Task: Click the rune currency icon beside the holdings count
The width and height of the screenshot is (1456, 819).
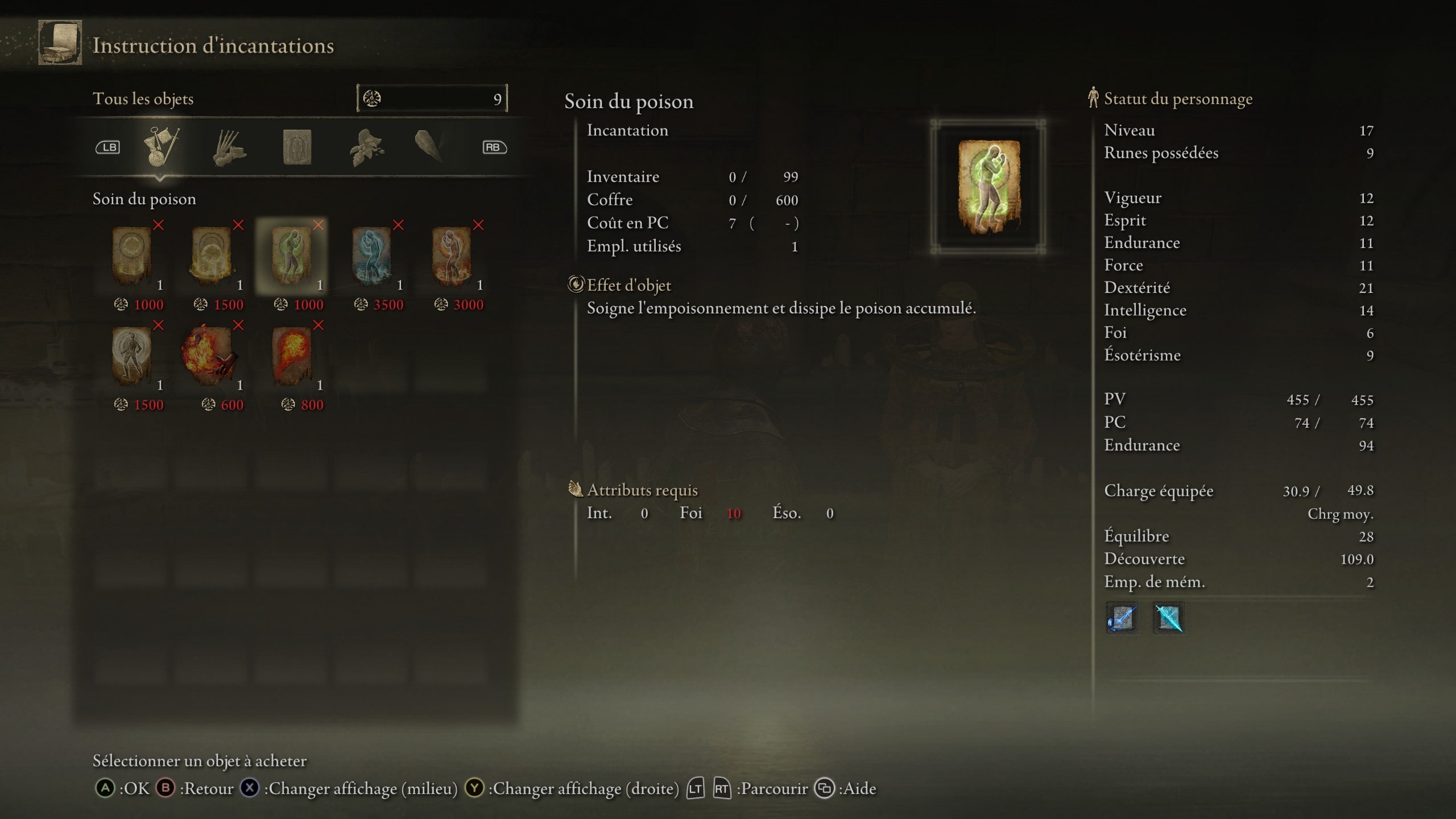Action: point(374,98)
